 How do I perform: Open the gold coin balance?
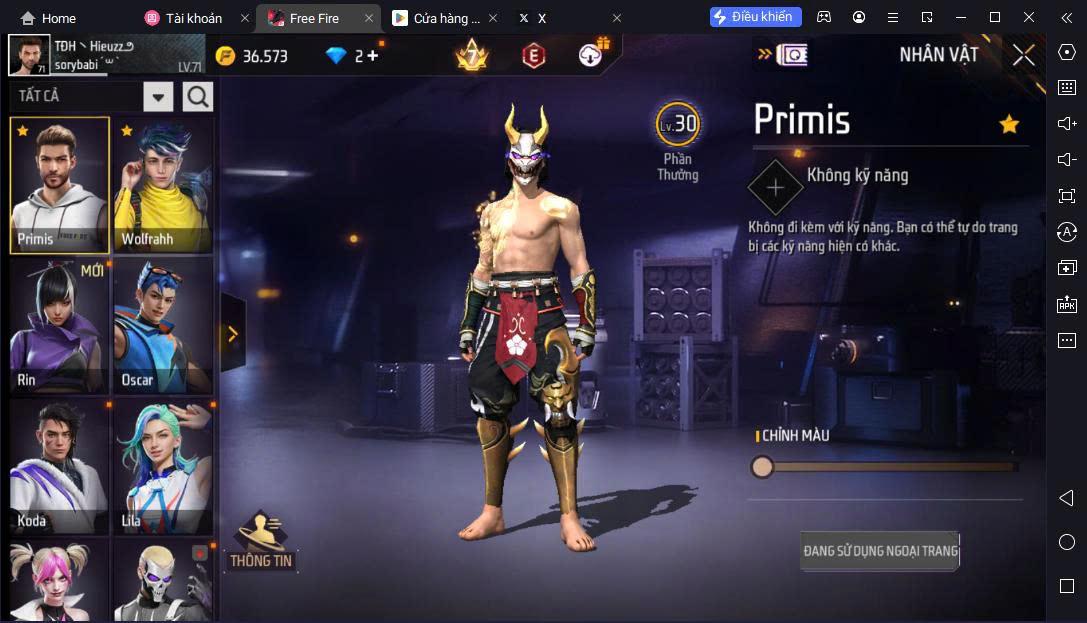252,56
